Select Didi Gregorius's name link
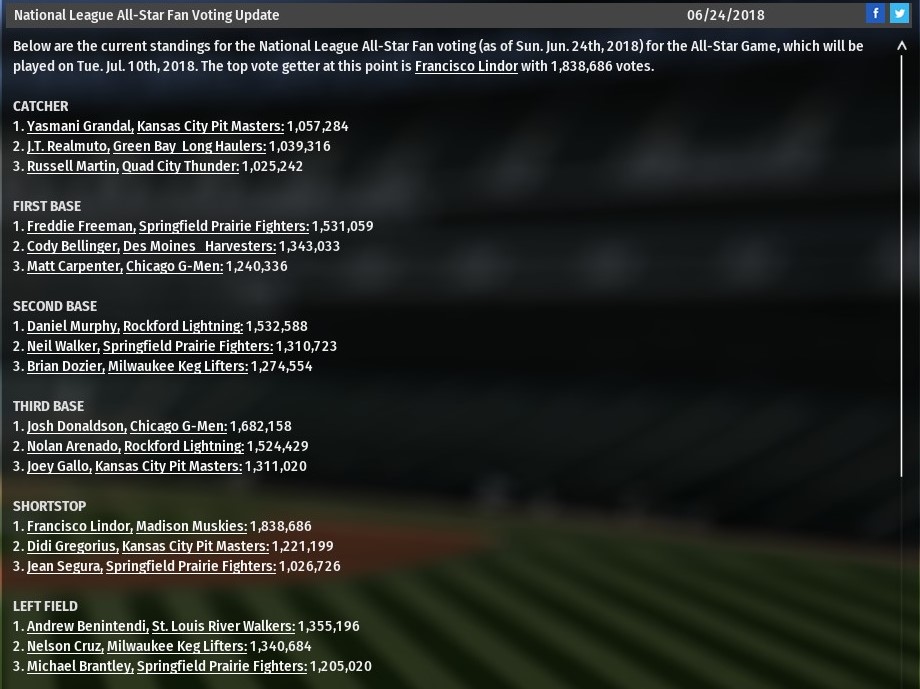 point(72,546)
